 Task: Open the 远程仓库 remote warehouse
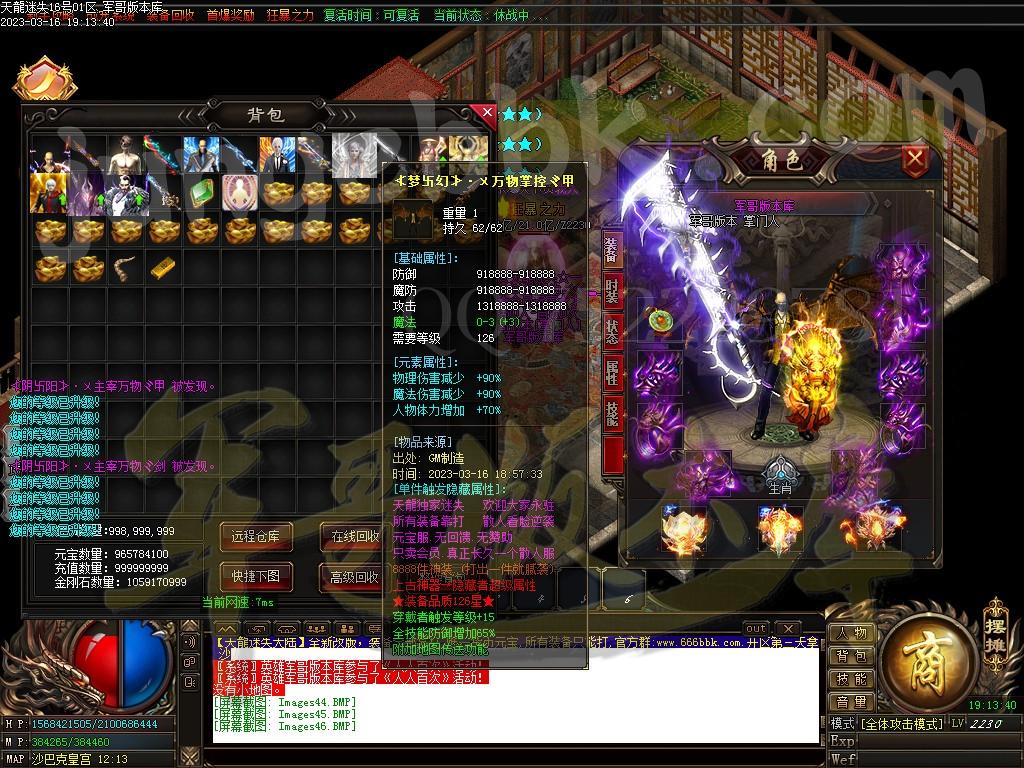click(x=256, y=537)
